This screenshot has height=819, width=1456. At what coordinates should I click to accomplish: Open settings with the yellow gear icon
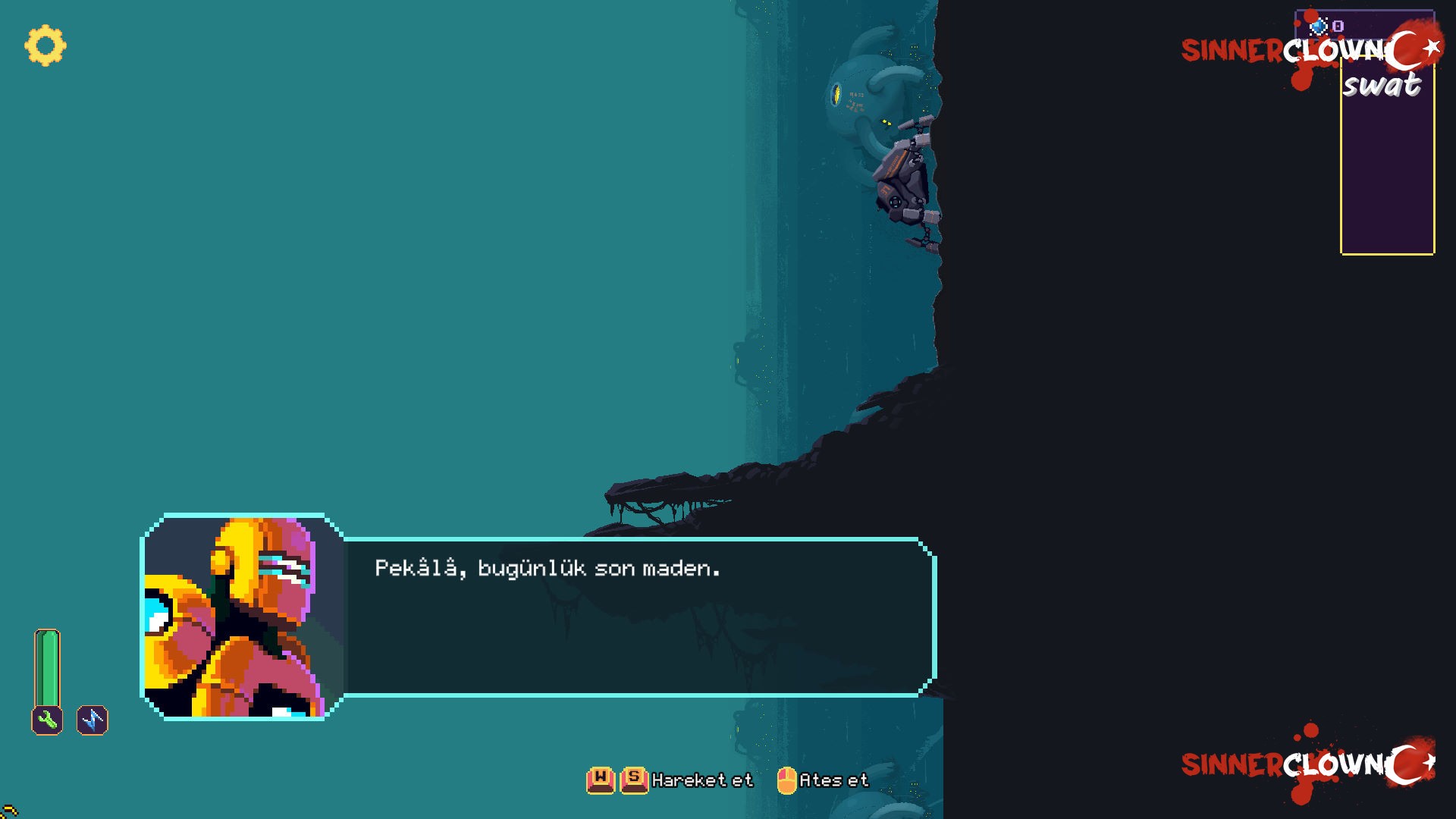tap(45, 45)
